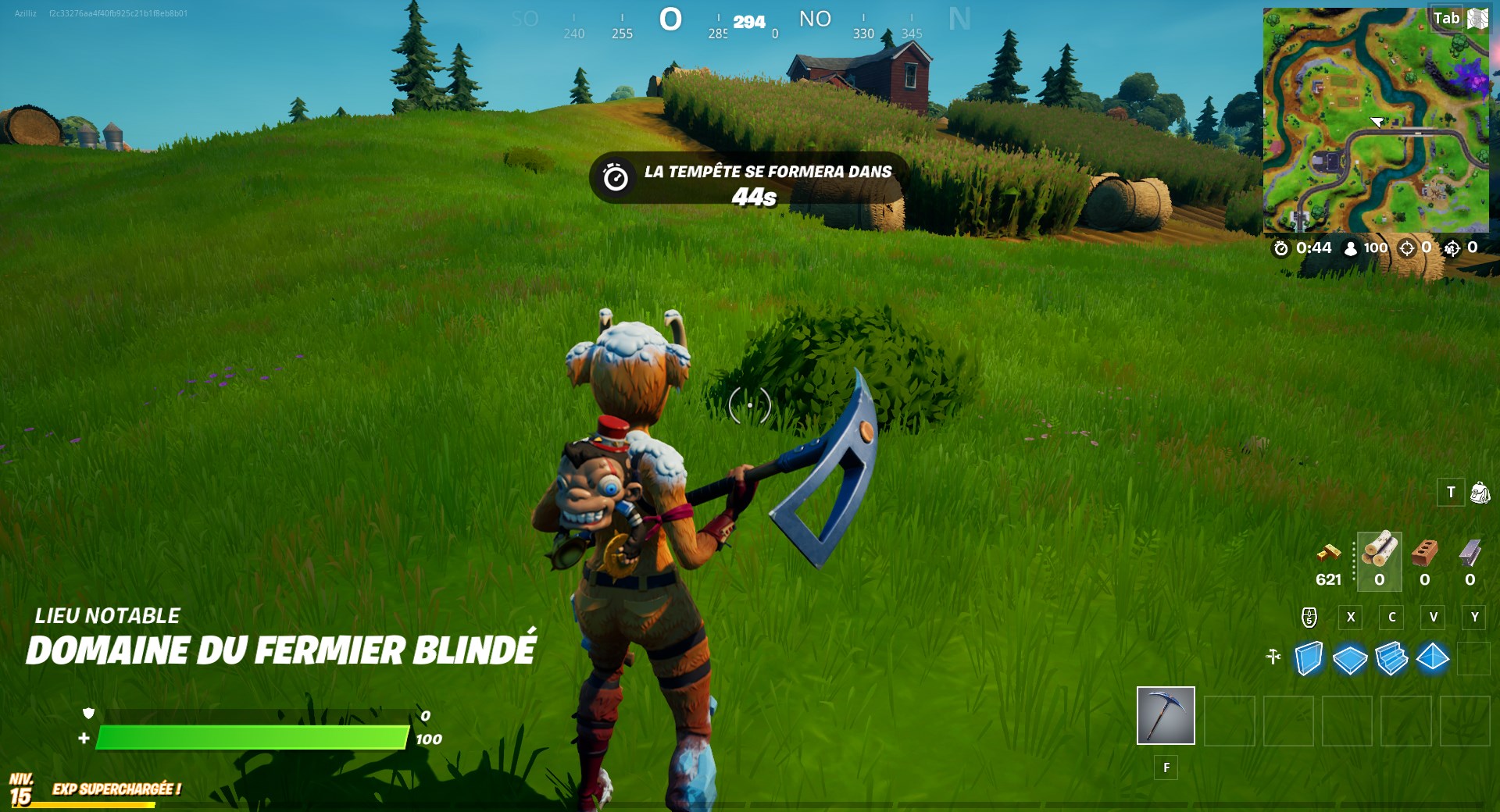Select the floor build piece
This screenshot has width=1500, height=812.
1351,660
